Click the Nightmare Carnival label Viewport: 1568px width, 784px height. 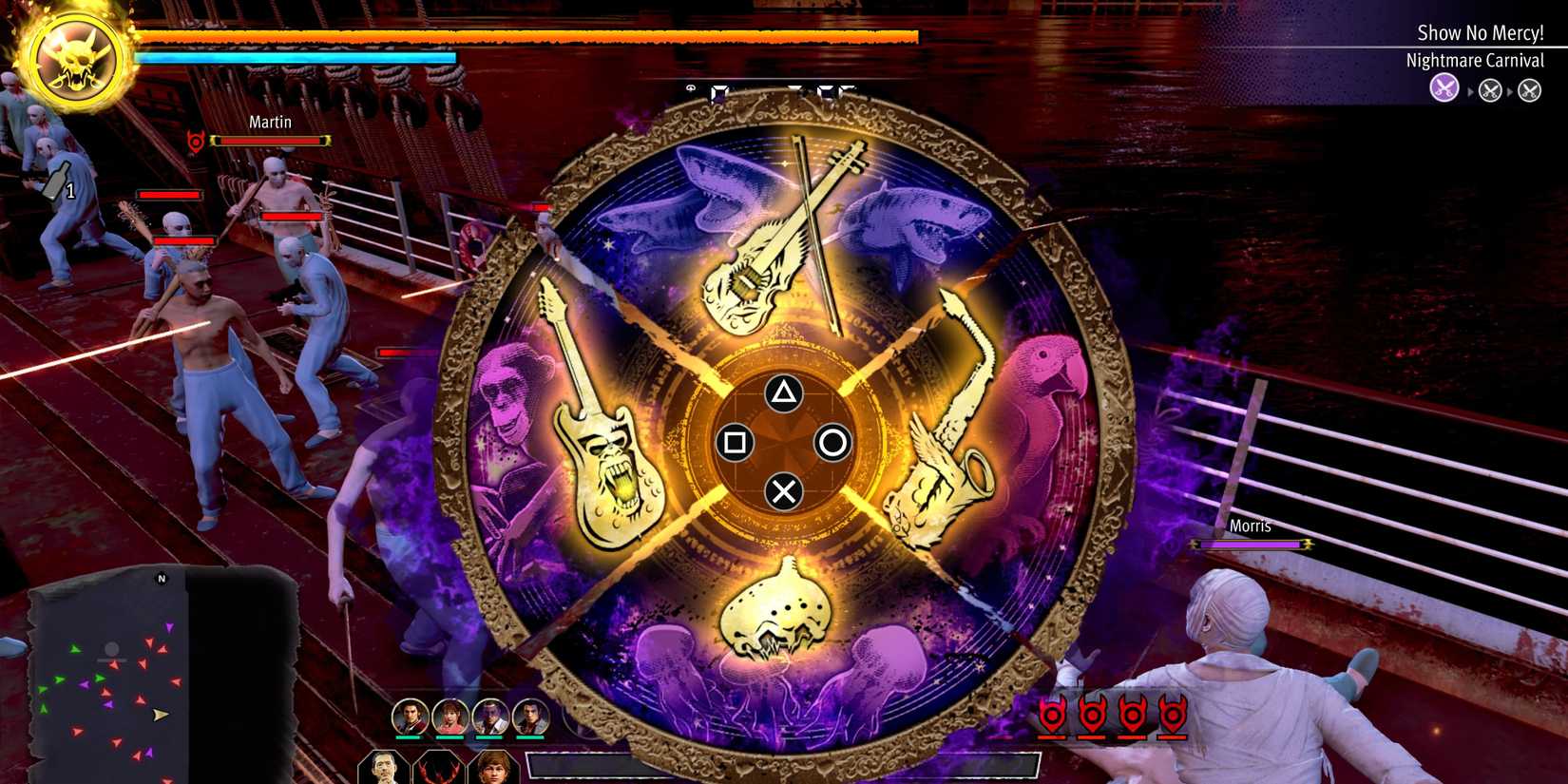click(1476, 59)
